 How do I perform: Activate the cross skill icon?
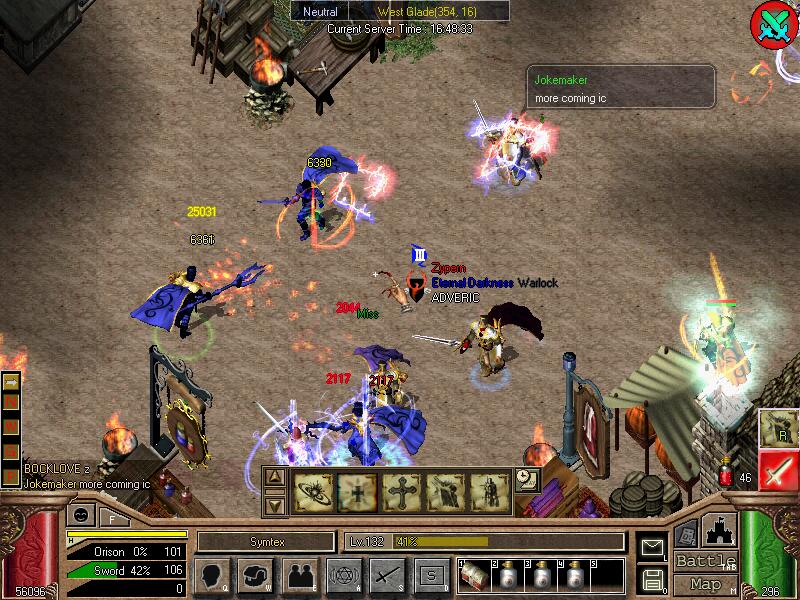(x=398, y=492)
